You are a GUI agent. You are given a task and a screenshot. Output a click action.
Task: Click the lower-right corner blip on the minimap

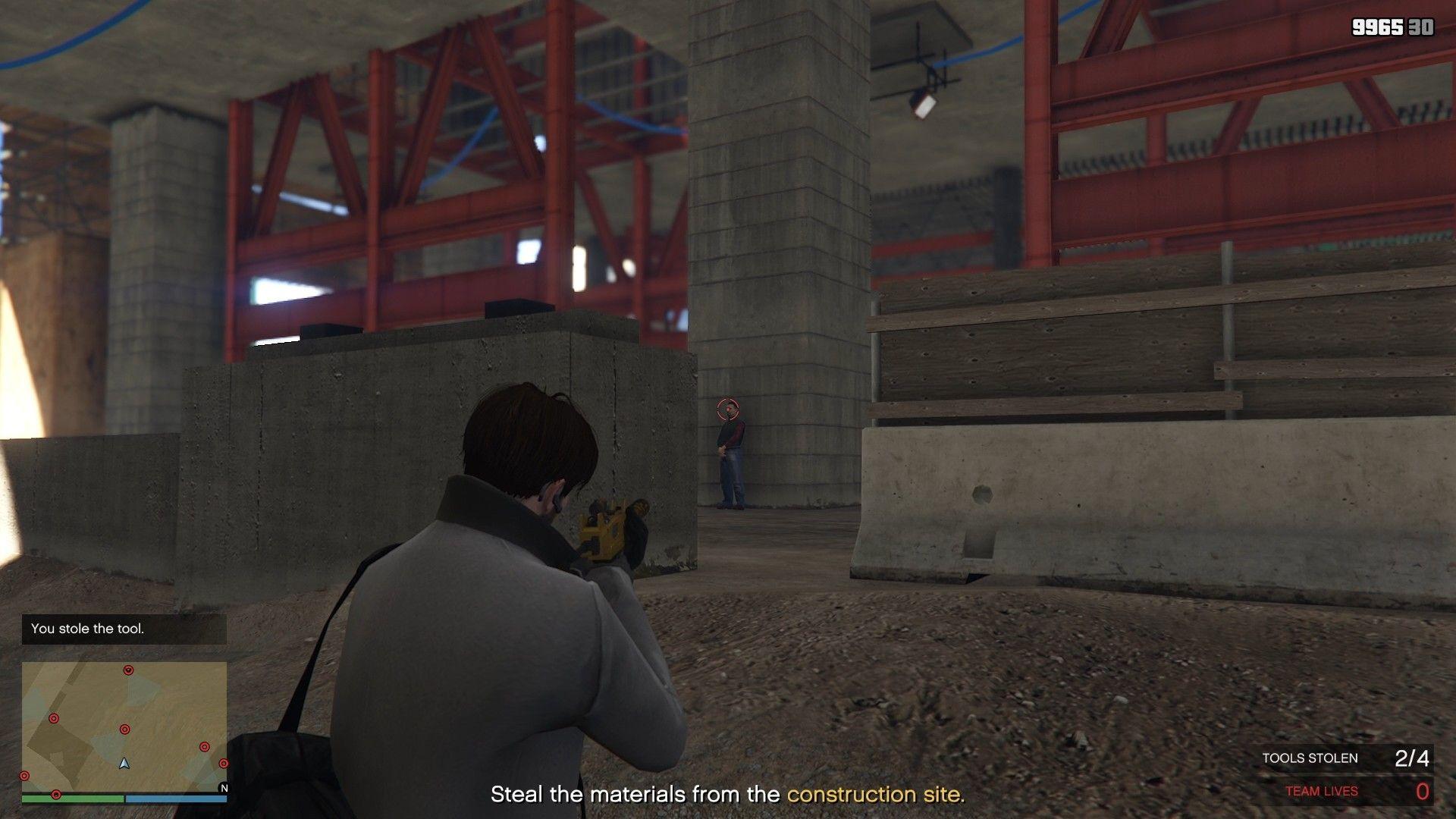[205, 746]
